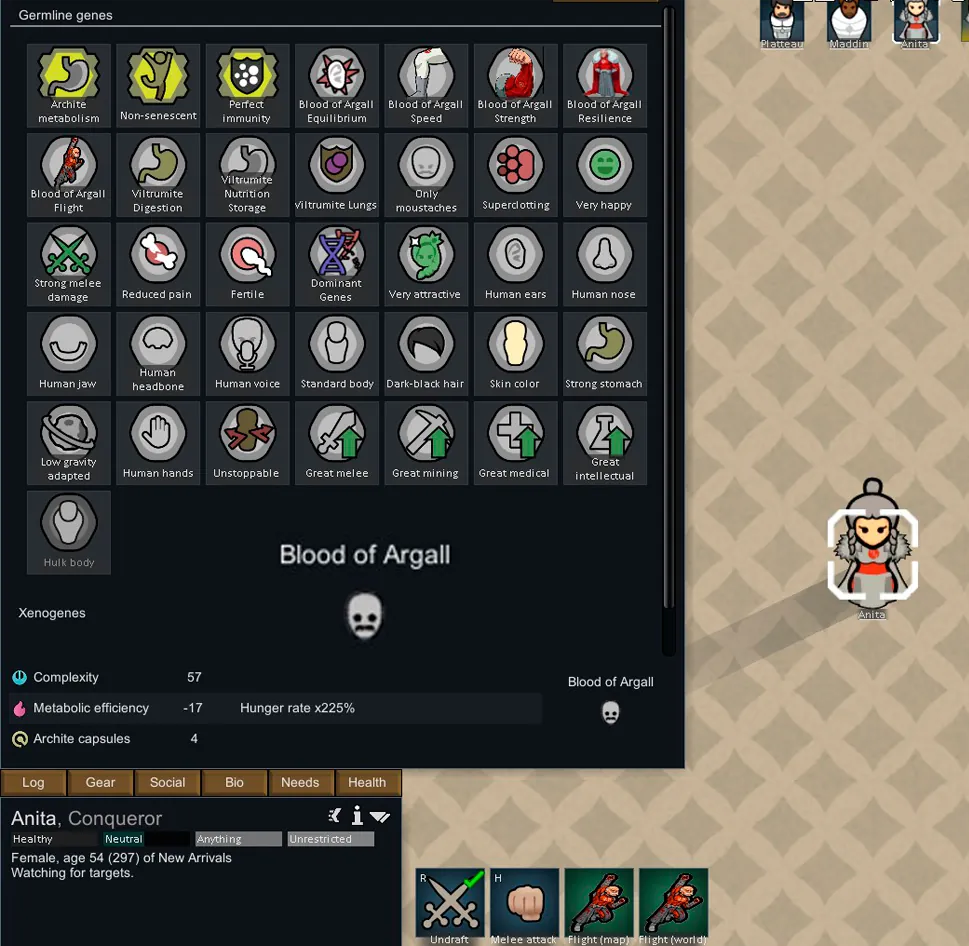Open Anita's info card button

point(357,816)
